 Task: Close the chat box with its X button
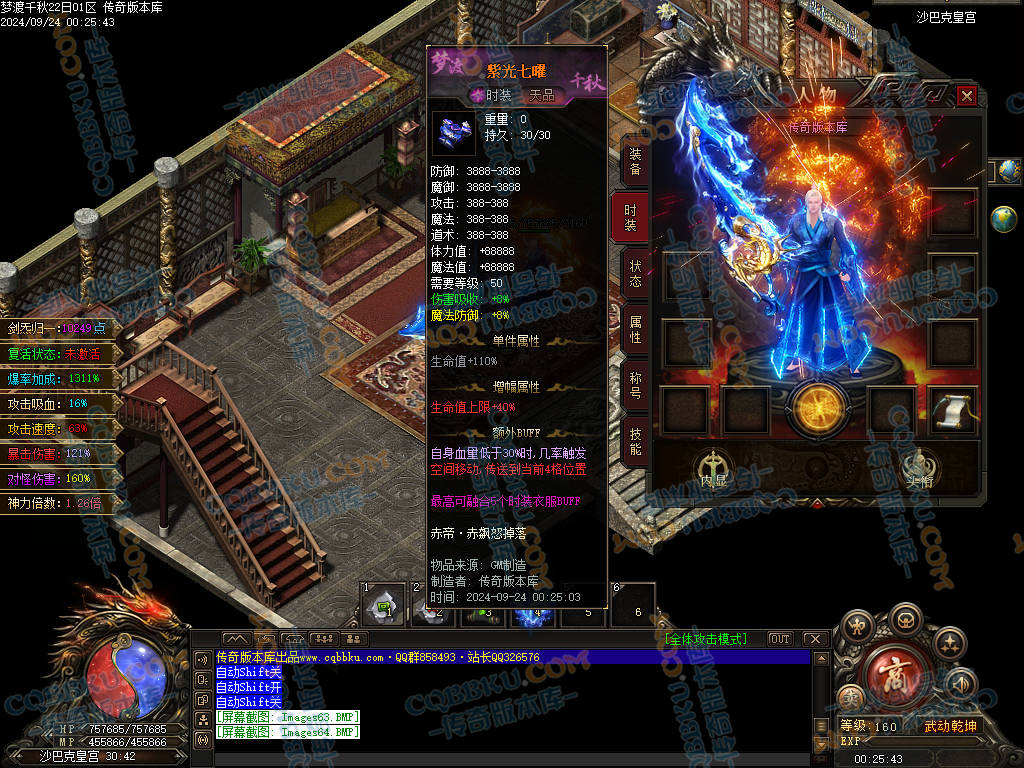pyautogui.click(x=814, y=639)
